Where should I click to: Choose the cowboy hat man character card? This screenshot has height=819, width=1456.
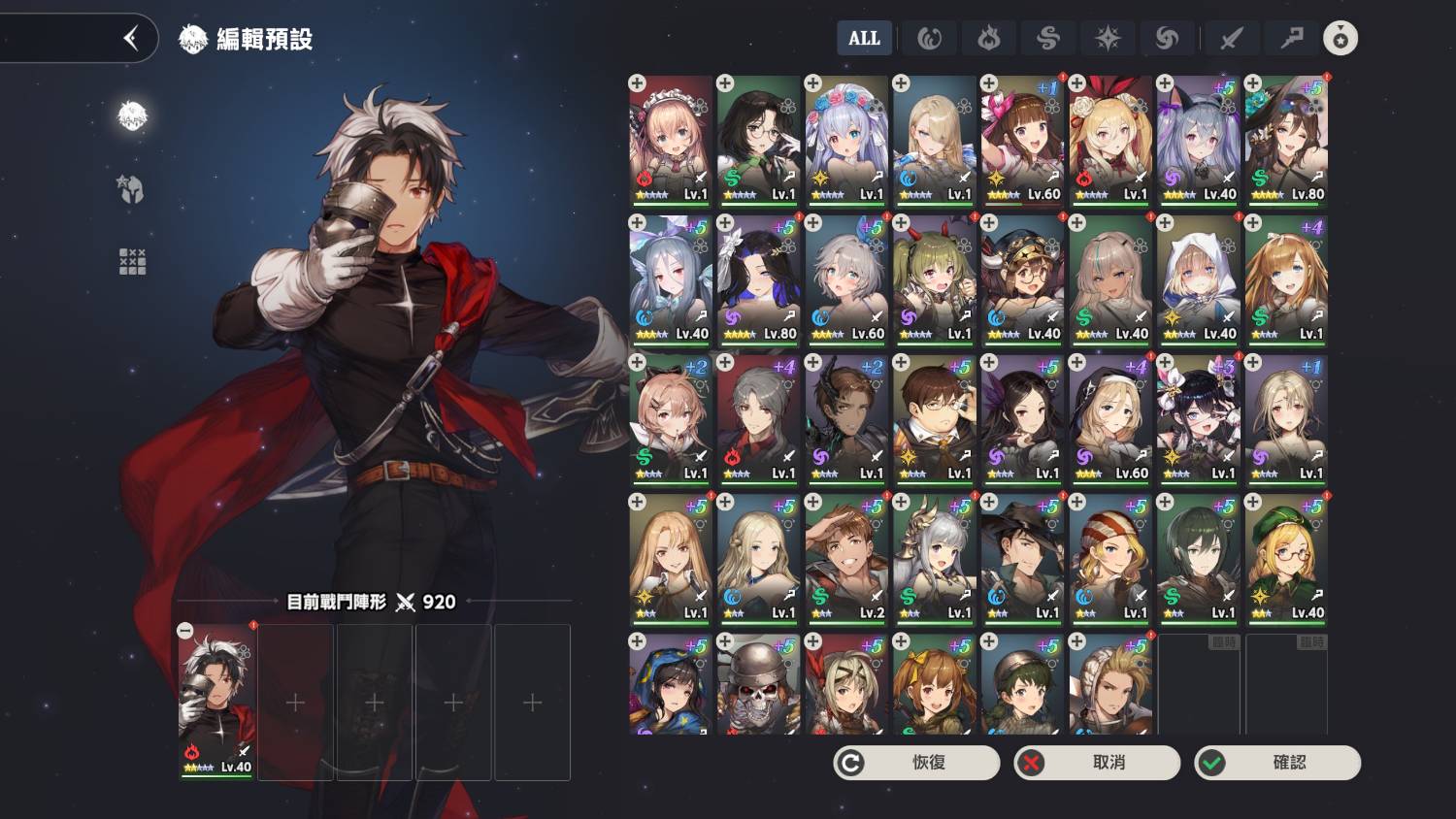click(1022, 558)
